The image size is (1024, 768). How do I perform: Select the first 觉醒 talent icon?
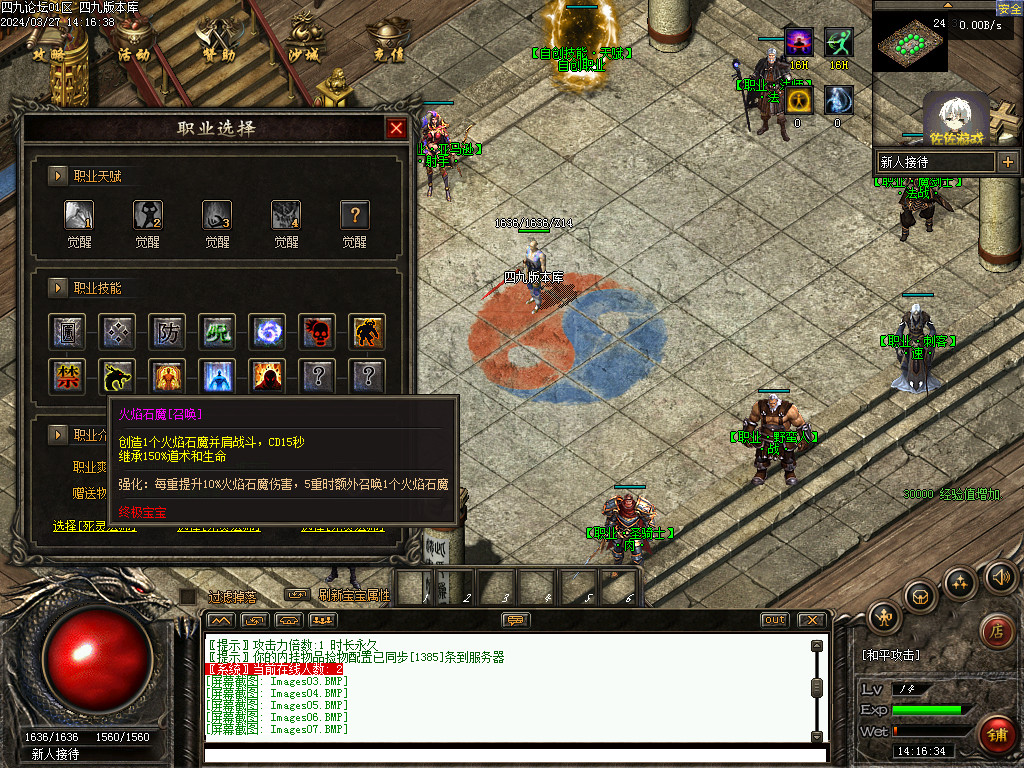pos(79,215)
